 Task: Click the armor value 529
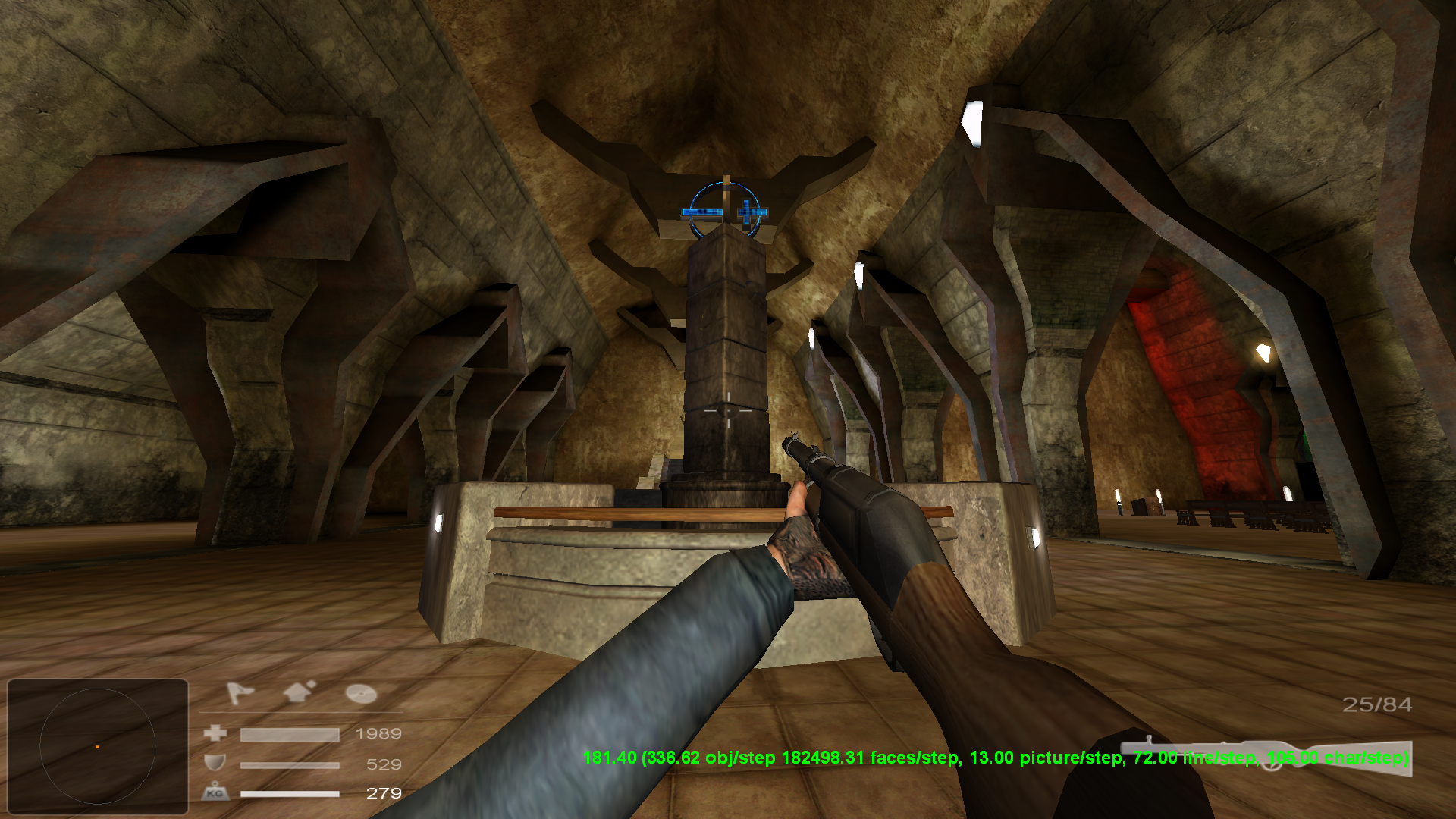(384, 765)
